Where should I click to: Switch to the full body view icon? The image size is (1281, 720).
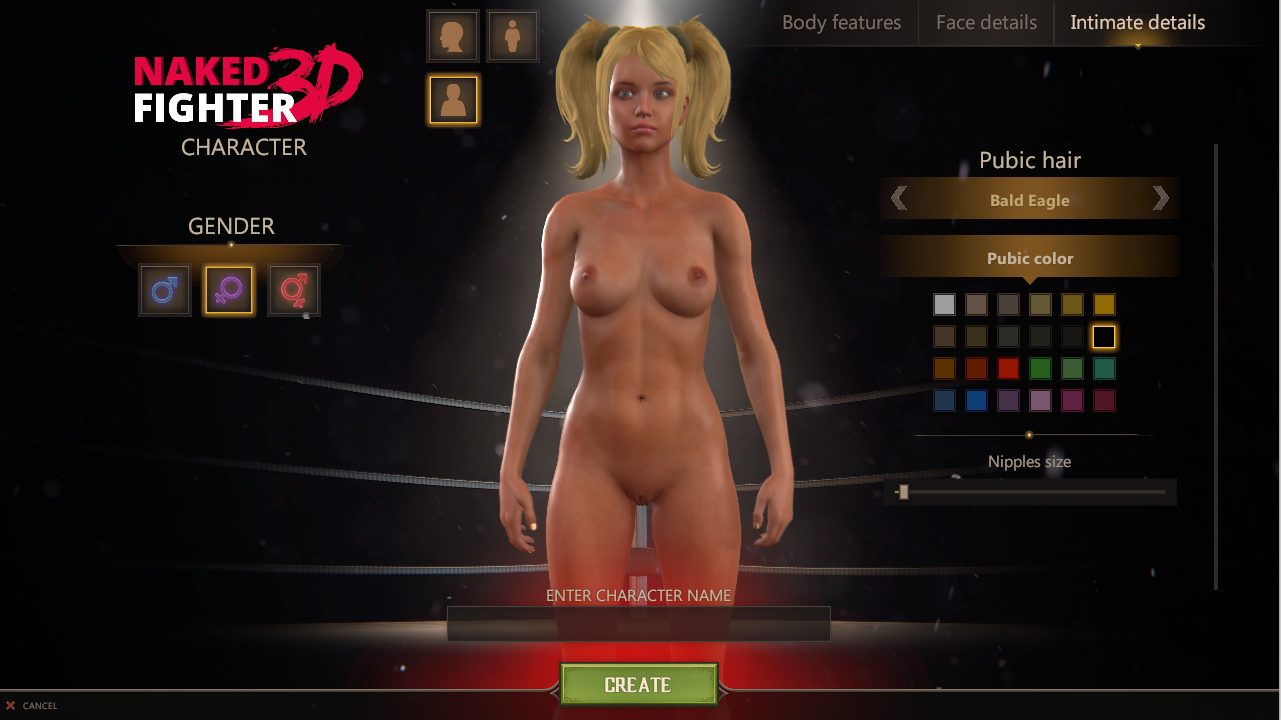[513, 36]
